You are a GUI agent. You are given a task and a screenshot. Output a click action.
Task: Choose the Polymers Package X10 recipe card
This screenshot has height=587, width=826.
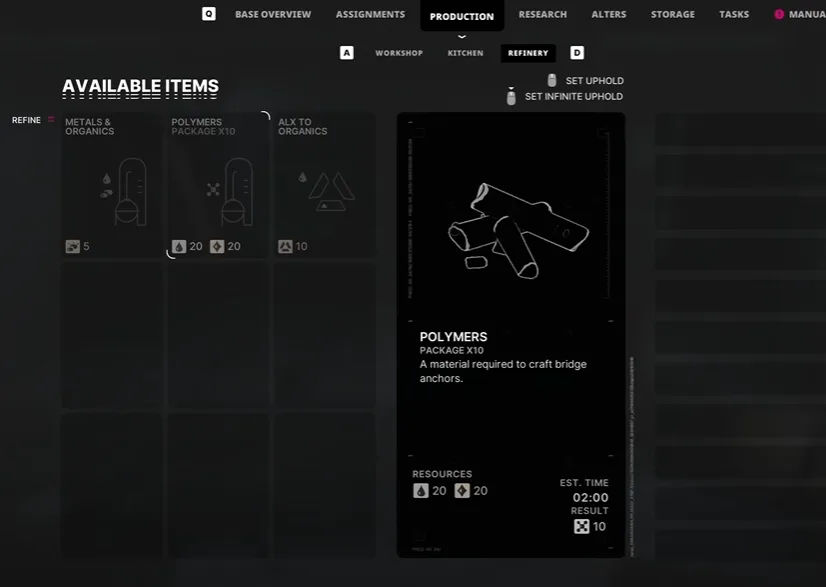pos(218,186)
